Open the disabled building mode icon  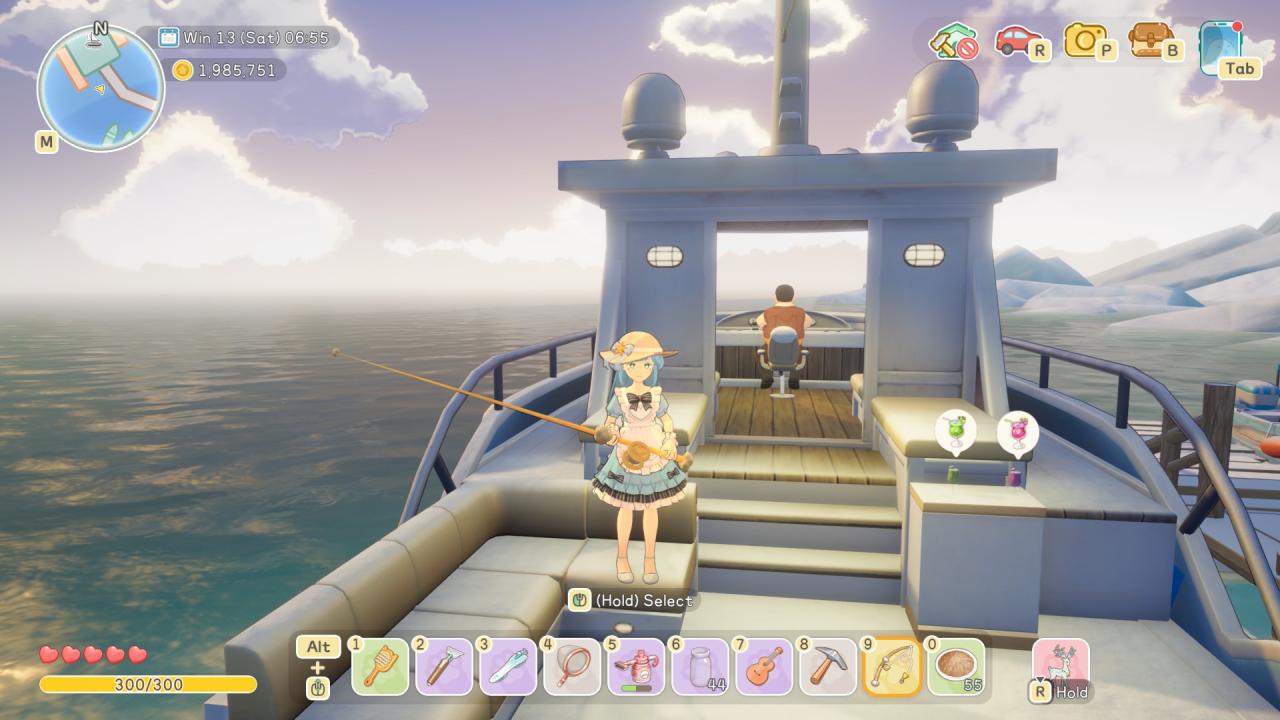[x=951, y=41]
